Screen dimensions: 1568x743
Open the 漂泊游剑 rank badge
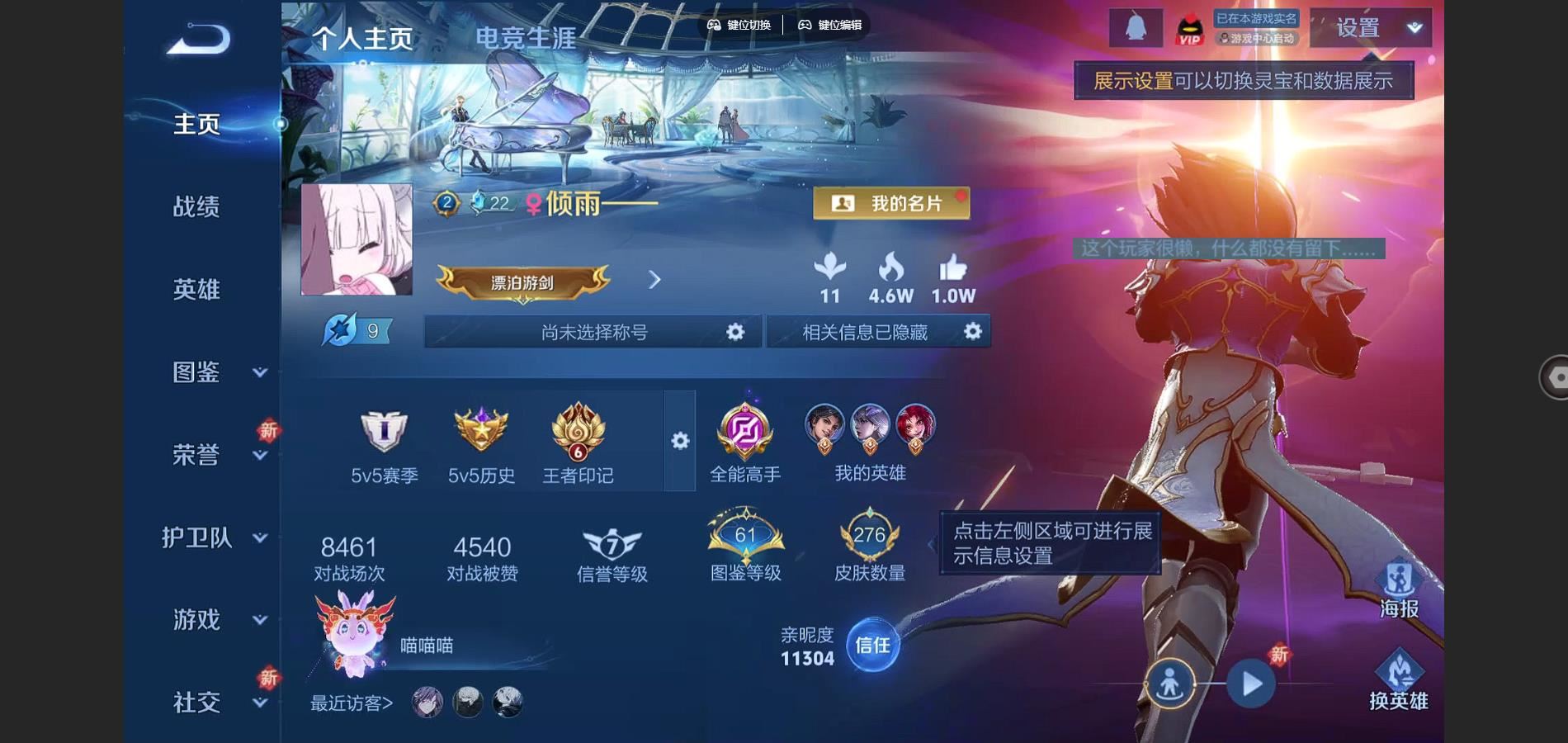click(522, 282)
